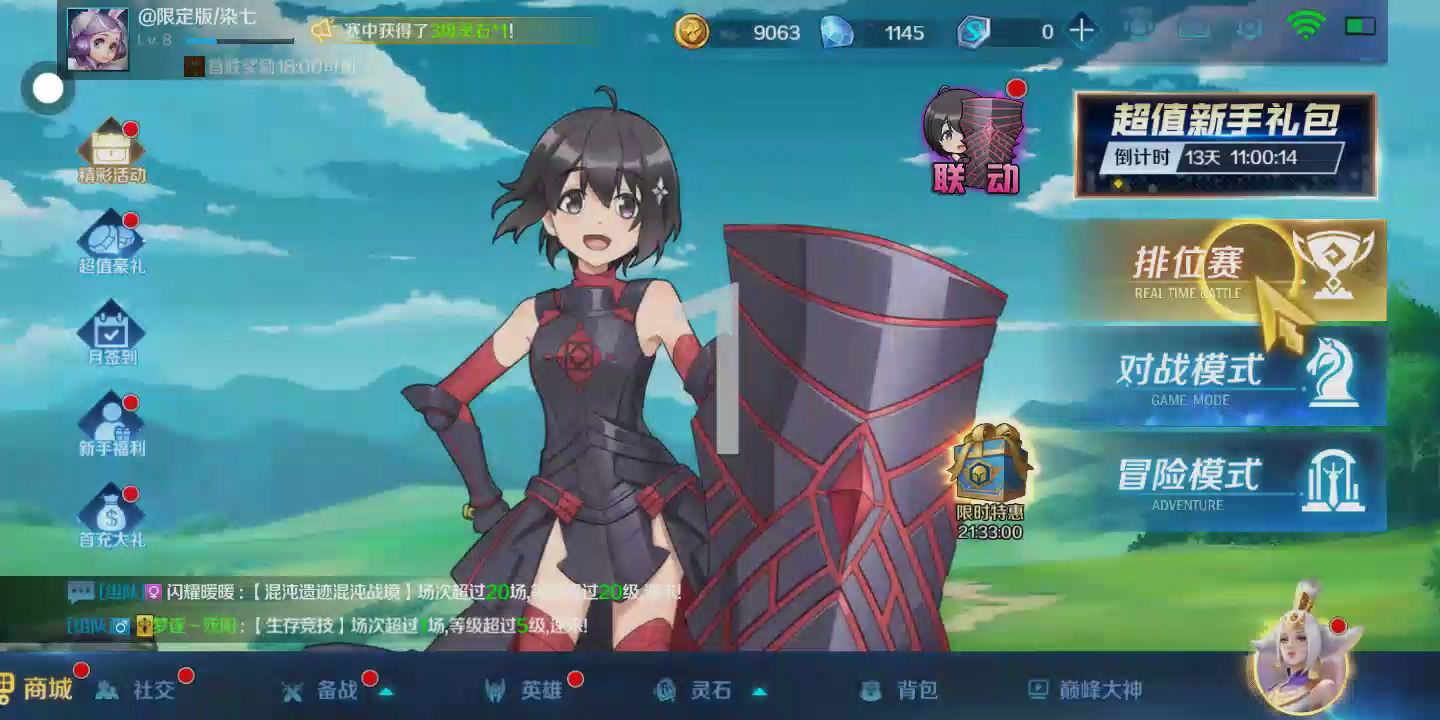Viewport: 1440px width, 720px height.
Task: Select 对战模式 game mode
Action: point(1230,376)
